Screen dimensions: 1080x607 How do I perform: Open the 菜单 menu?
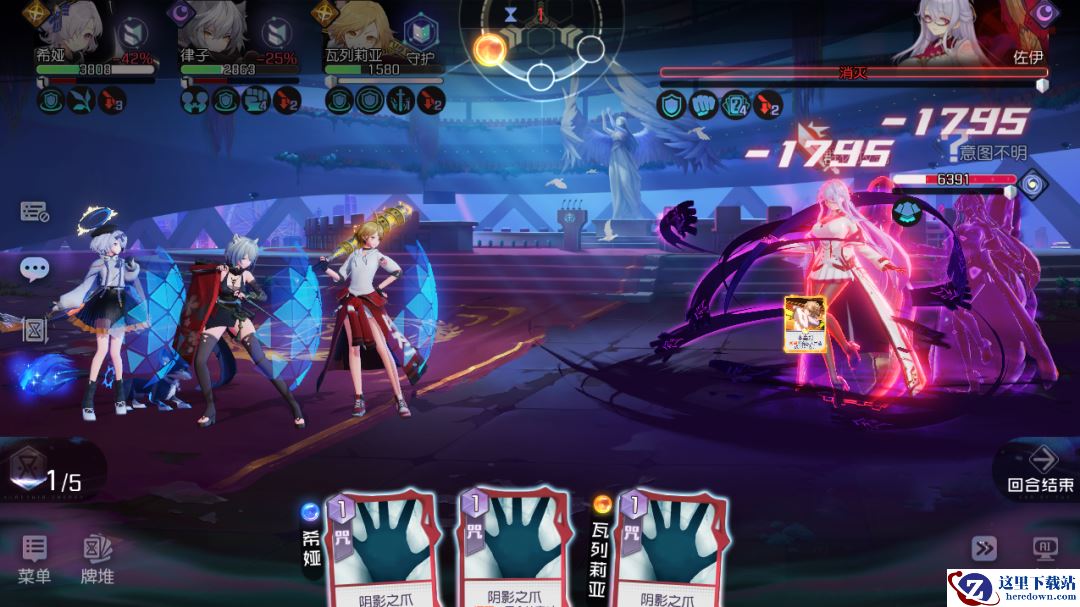(35, 558)
